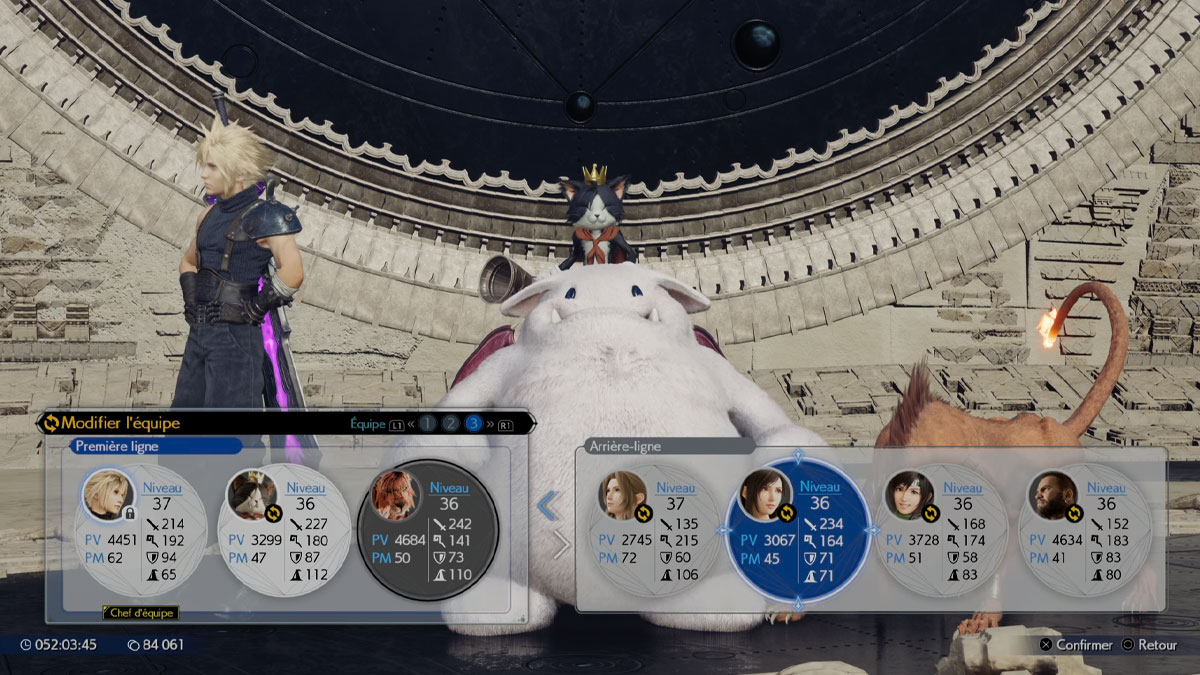Click the blue left arrow between lines
The height and width of the screenshot is (675, 1200).
coord(547,506)
